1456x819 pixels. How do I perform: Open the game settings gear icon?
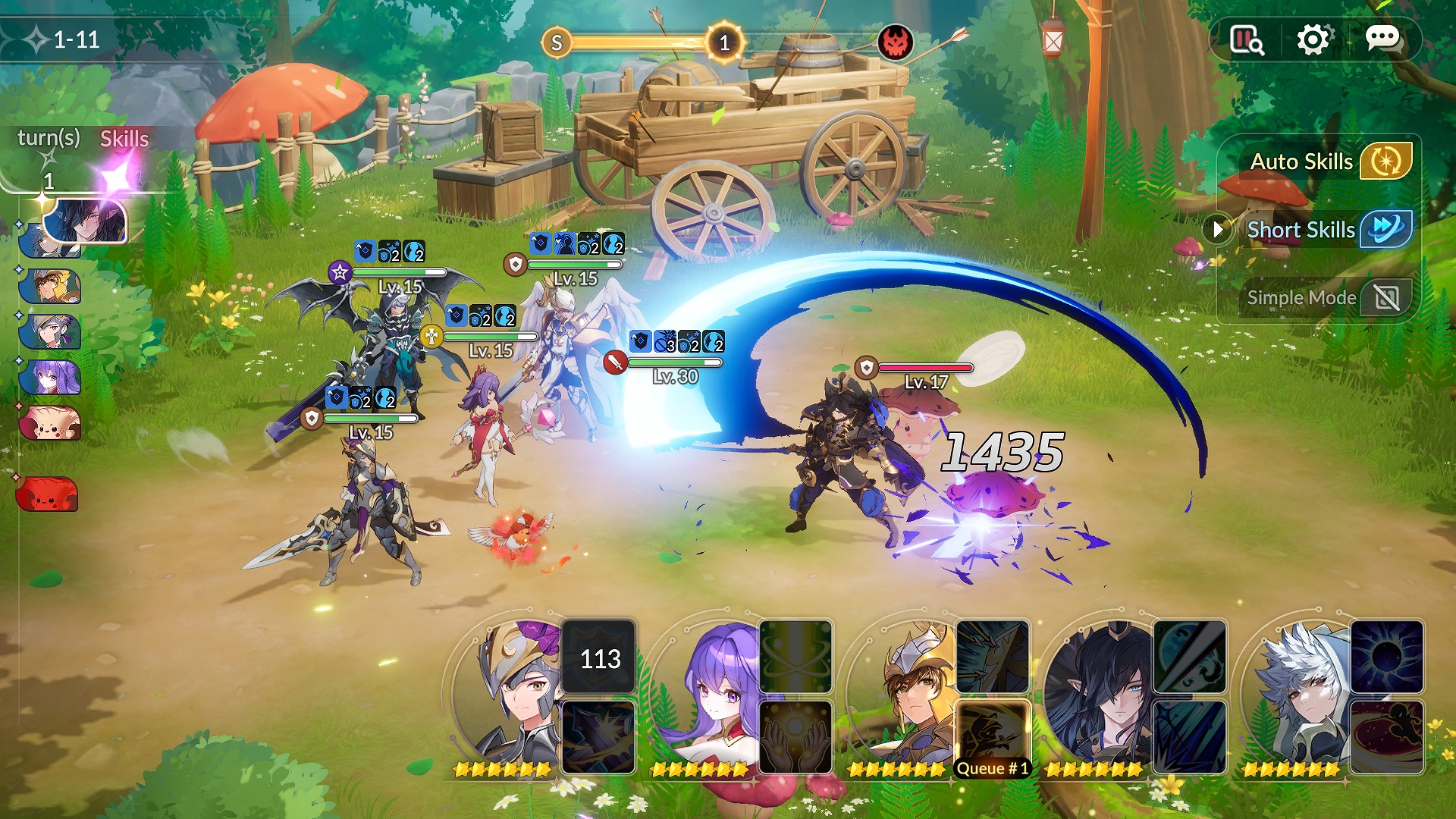[1314, 38]
